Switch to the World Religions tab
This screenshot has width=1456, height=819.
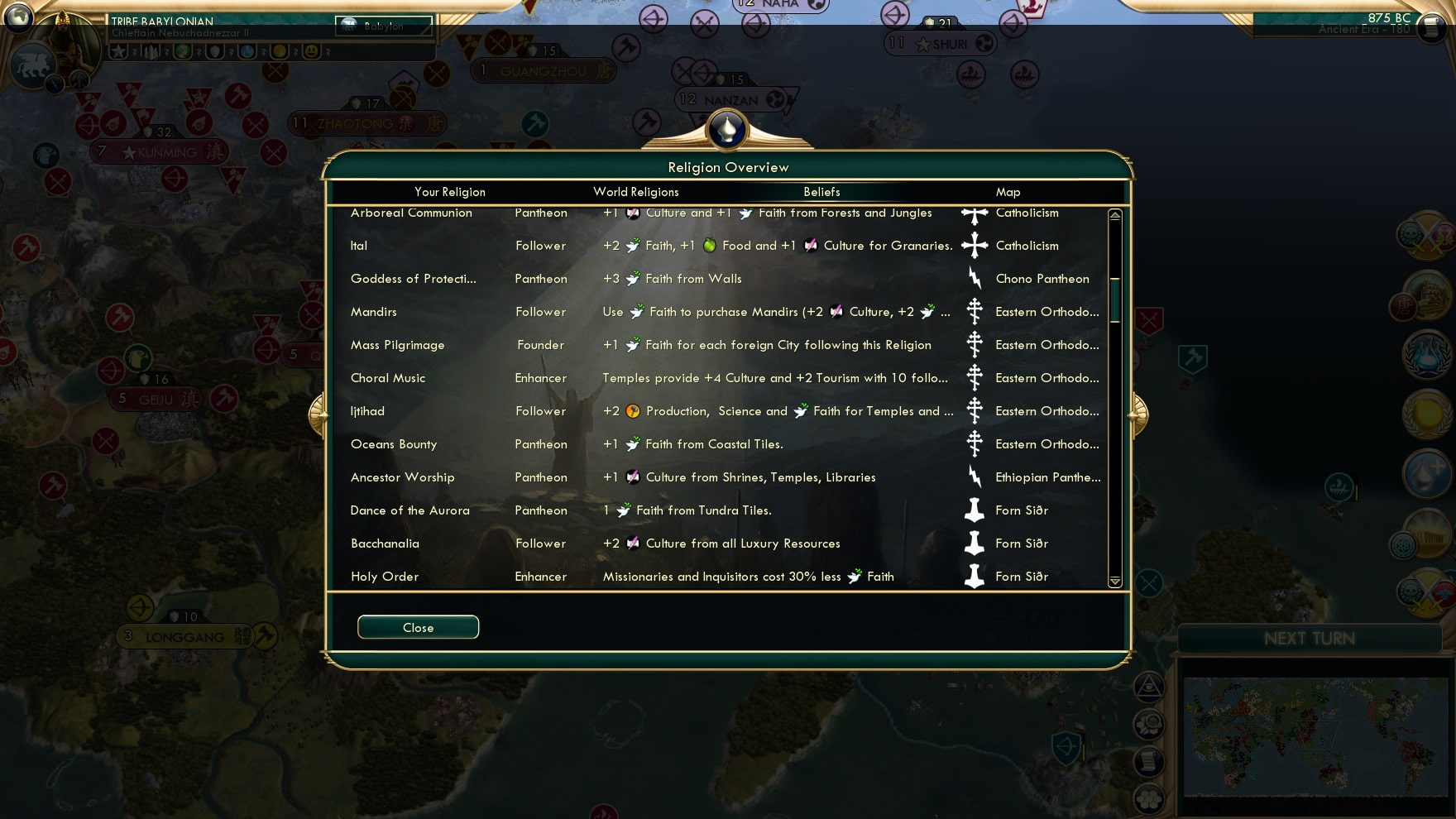click(635, 192)
